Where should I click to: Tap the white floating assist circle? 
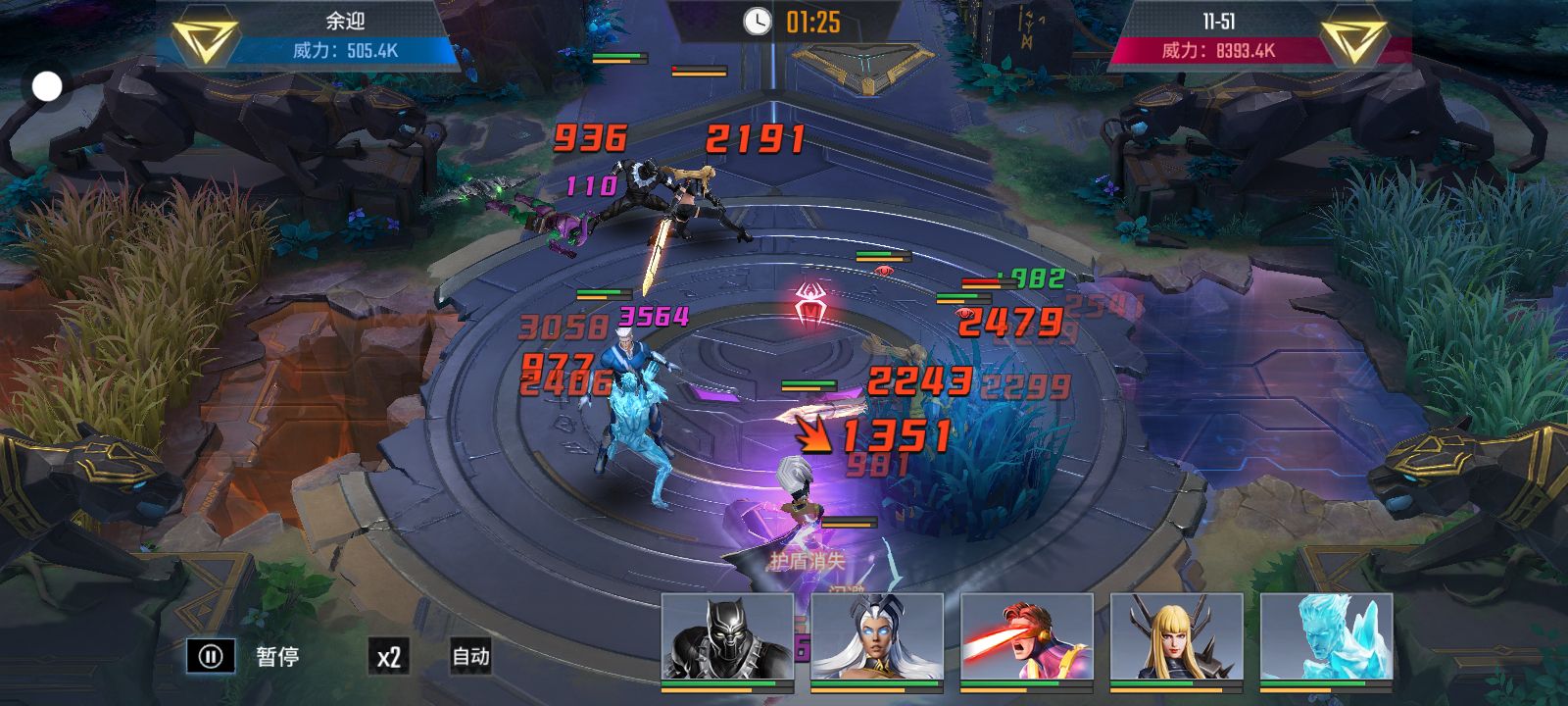pyautogui.click(x=47, y=87)
